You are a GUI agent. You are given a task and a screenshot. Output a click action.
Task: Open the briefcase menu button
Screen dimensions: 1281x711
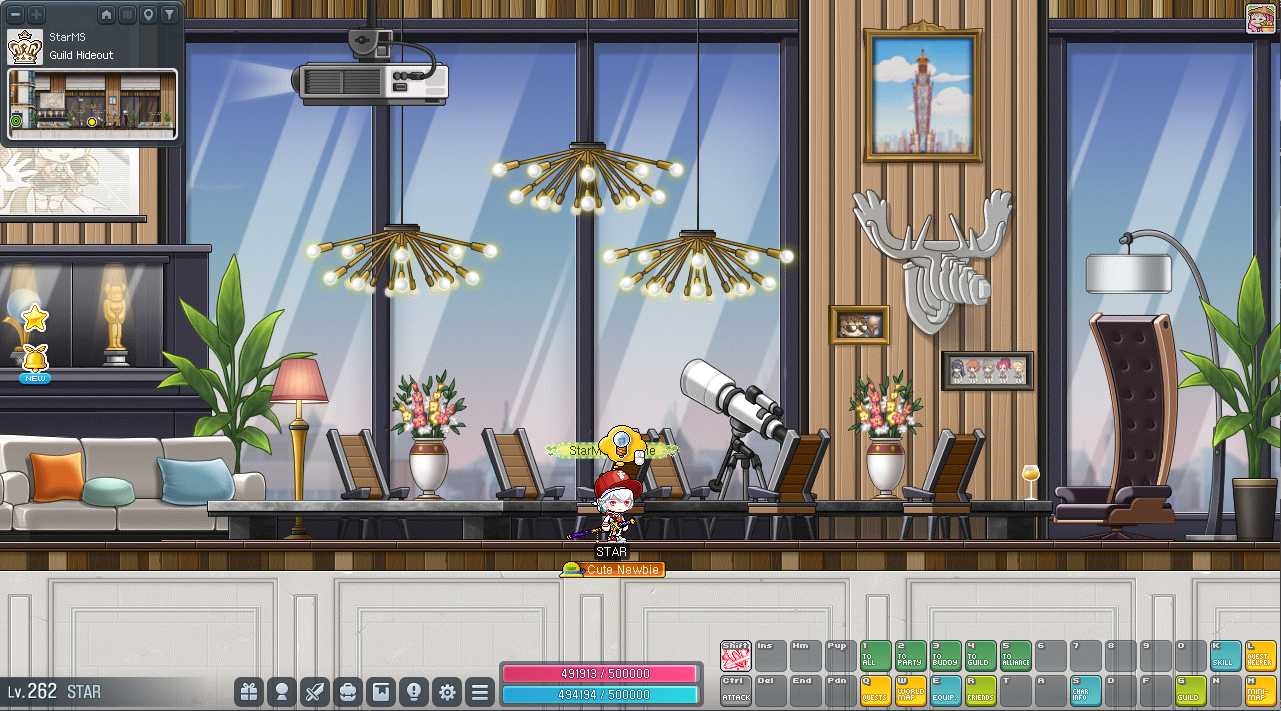(x=348, y=691)
